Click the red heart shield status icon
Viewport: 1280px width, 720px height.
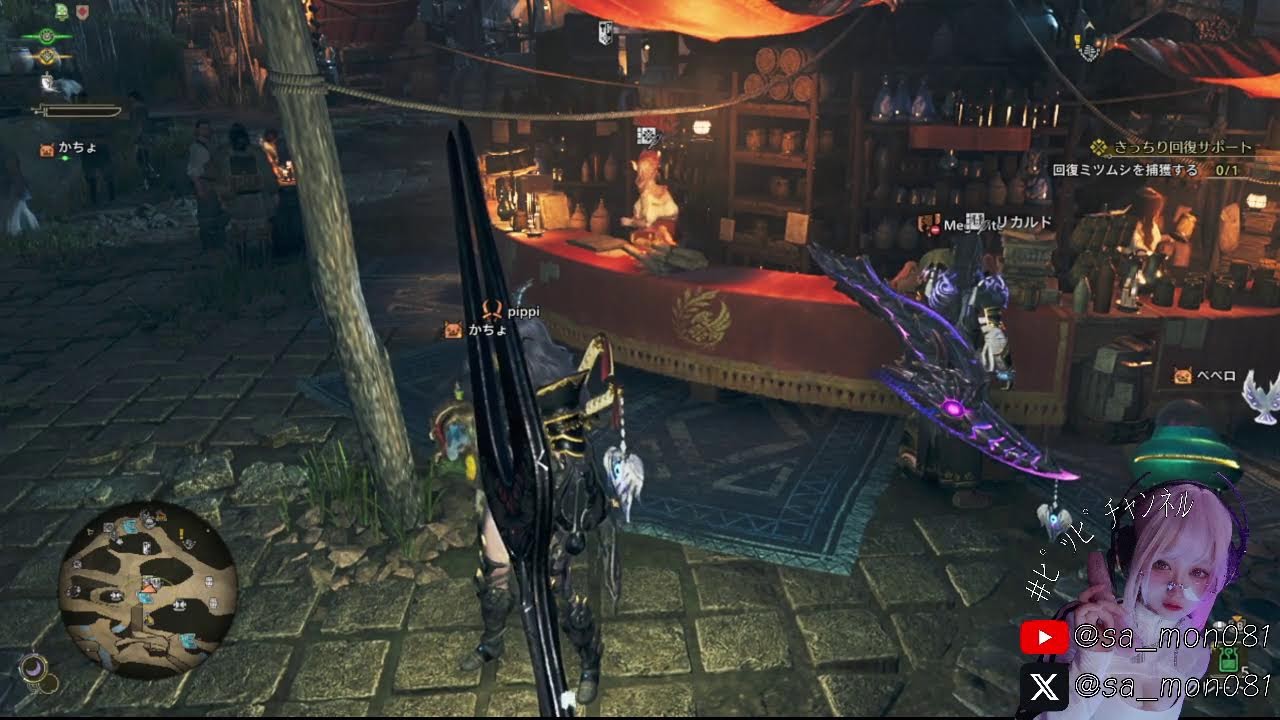point(83,12)
